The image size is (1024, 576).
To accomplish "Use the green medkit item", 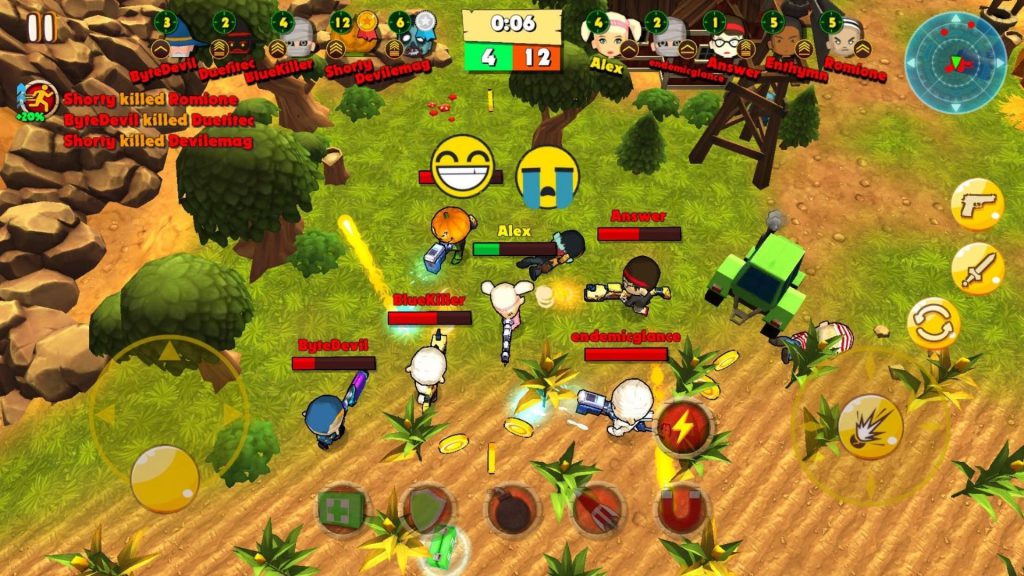I will tap(343, 510).
